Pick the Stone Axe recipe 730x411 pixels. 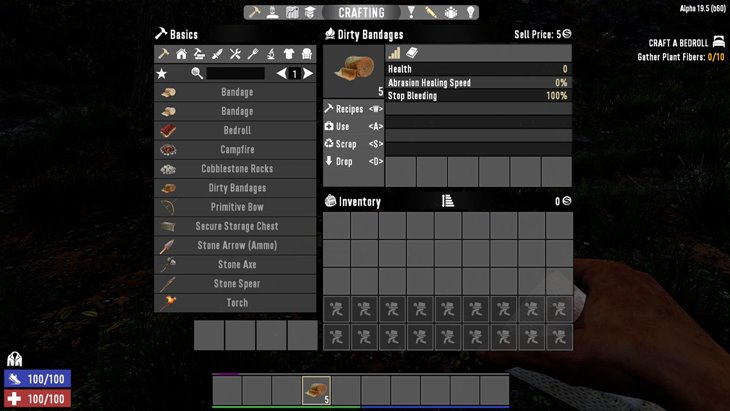coord(236,265)
